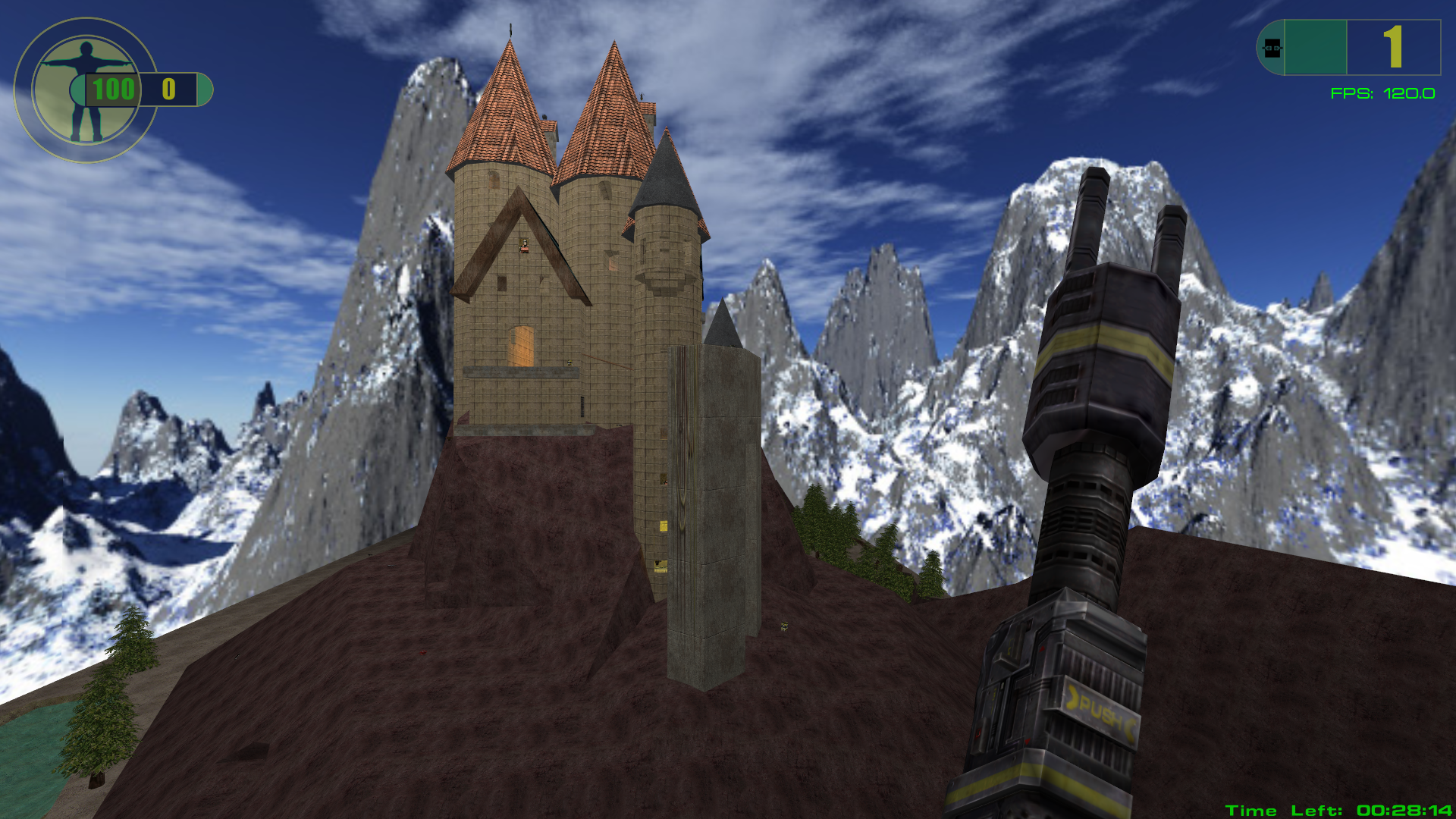Screen dimensions: 1456x819
Task: Click the player body silhouette icon
Action: click(x=84, y=91)
